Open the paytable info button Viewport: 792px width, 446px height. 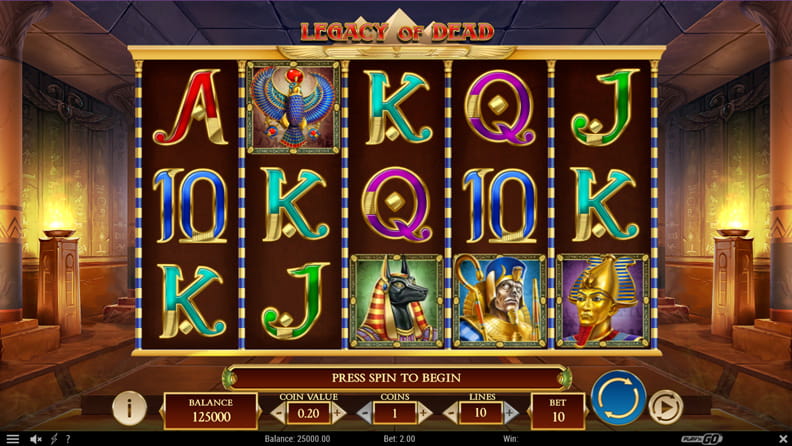(x=130, y=407)
